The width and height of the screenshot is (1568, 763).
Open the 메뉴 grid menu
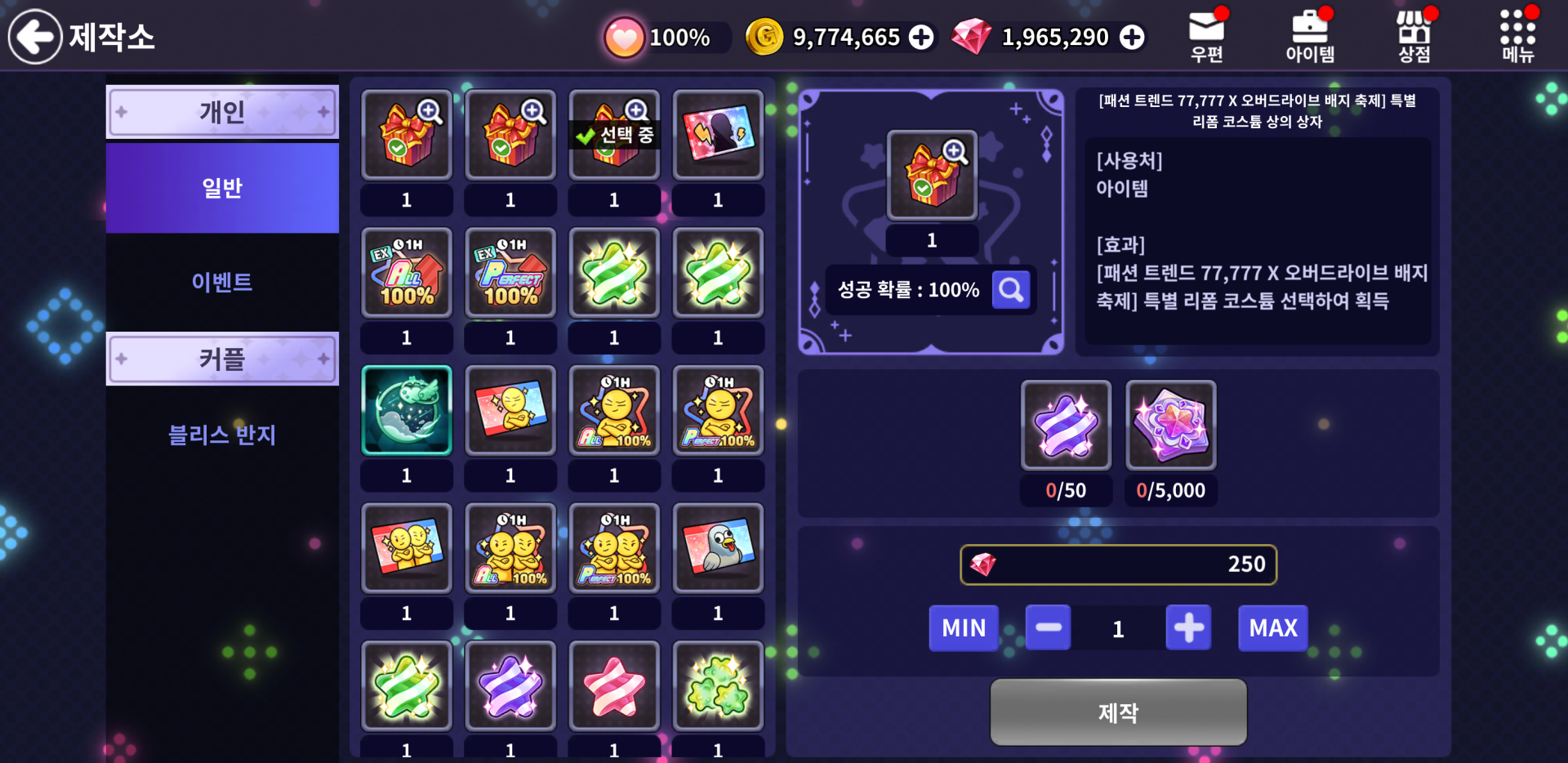[x=1517, y=37]
